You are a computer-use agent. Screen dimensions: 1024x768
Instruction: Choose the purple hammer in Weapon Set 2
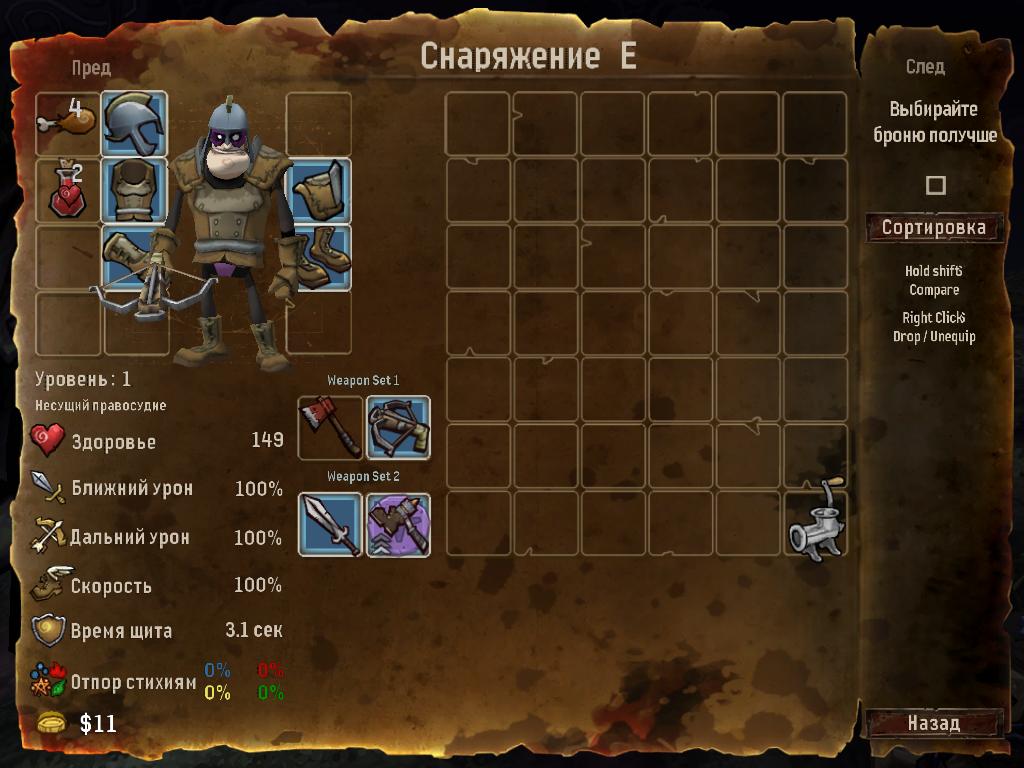click(398, 525)
